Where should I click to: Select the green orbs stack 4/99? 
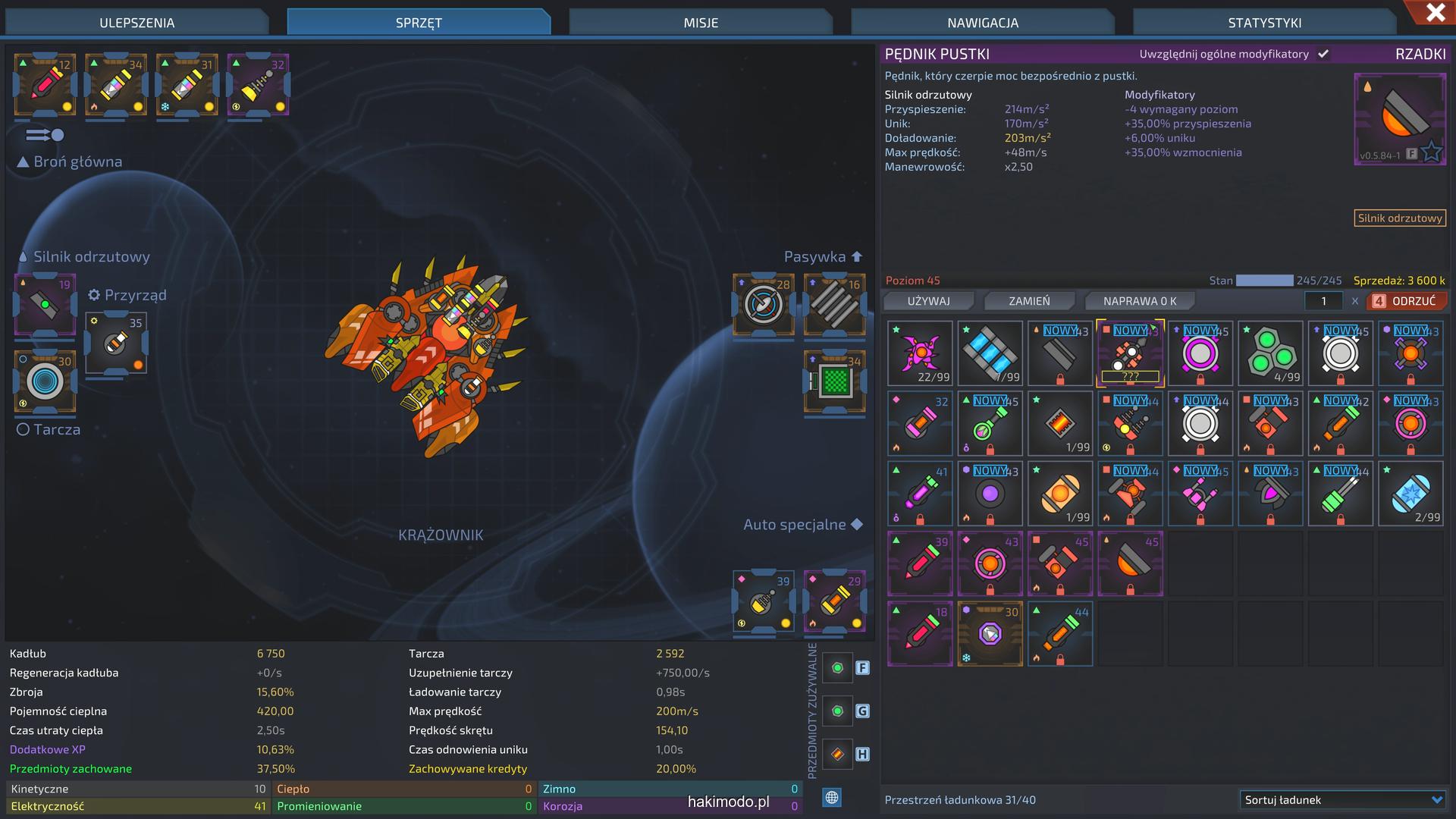[x=1270, y=353]
